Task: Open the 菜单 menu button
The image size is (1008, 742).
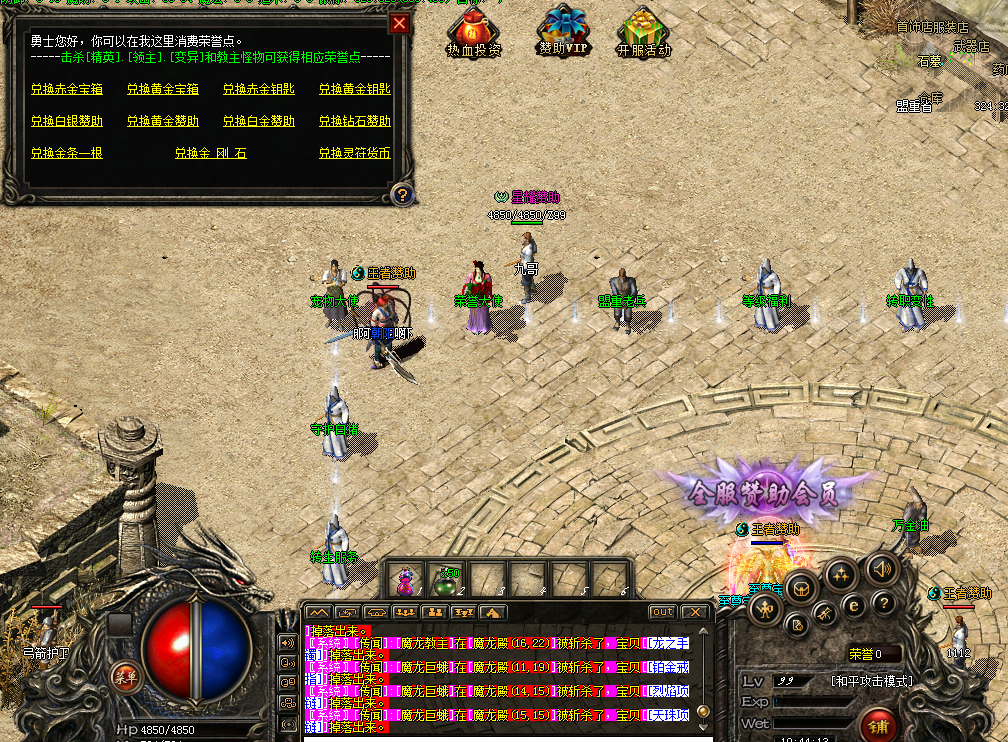Action: click(x=126, y=676)
